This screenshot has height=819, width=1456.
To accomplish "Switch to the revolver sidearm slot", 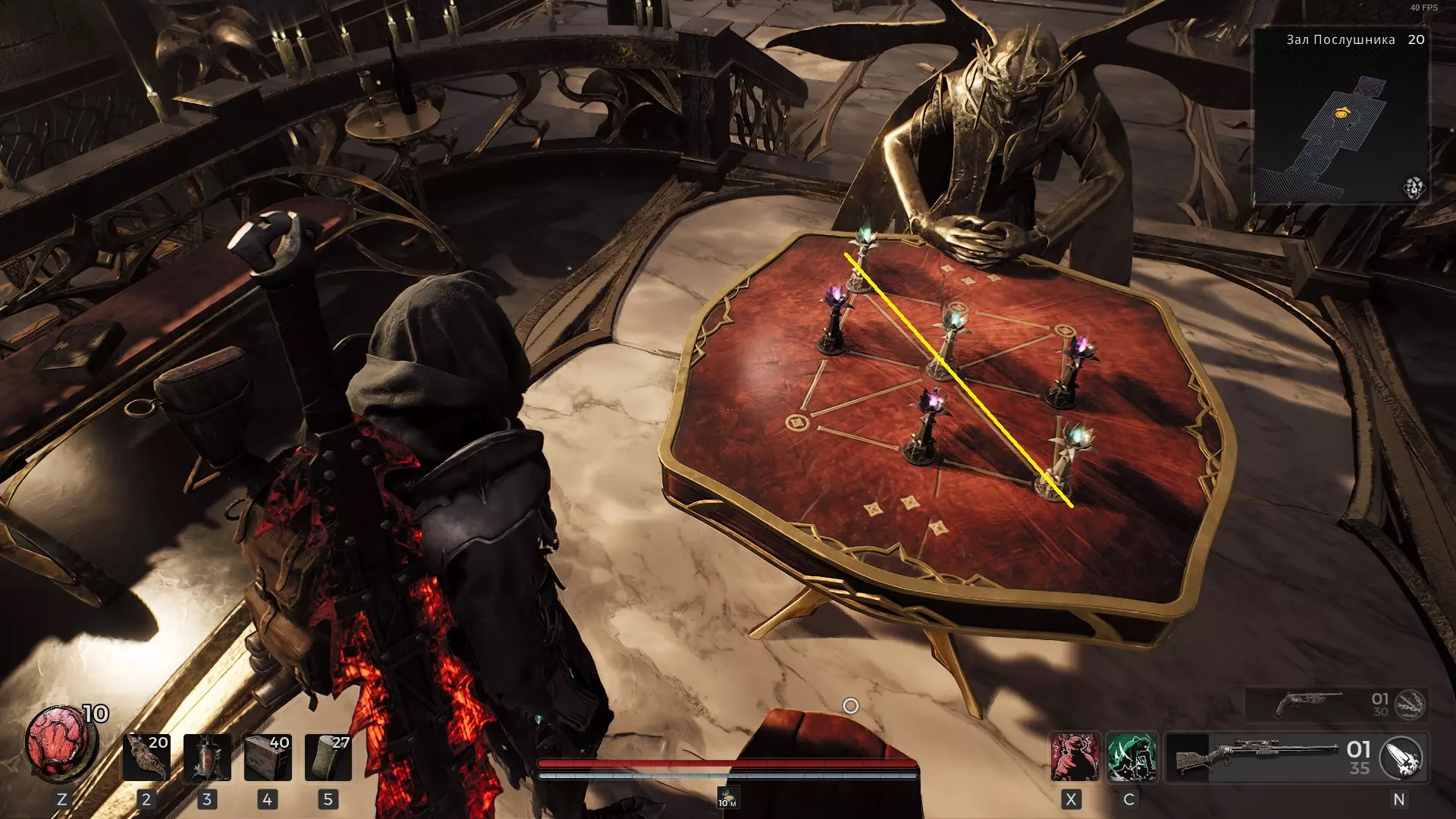I will [1308, 704].
